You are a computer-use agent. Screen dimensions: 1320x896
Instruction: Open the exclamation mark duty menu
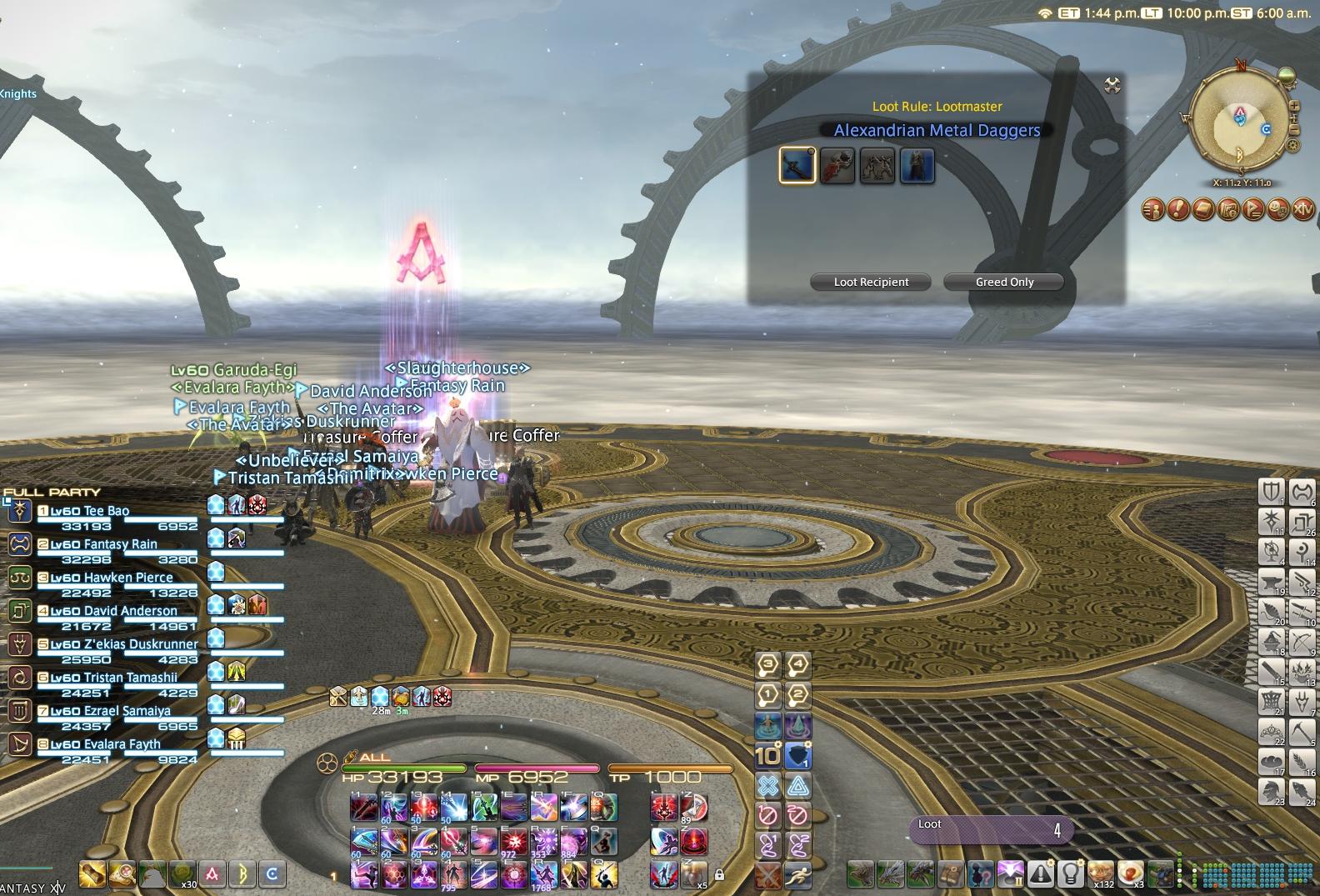coord(1177,209)
